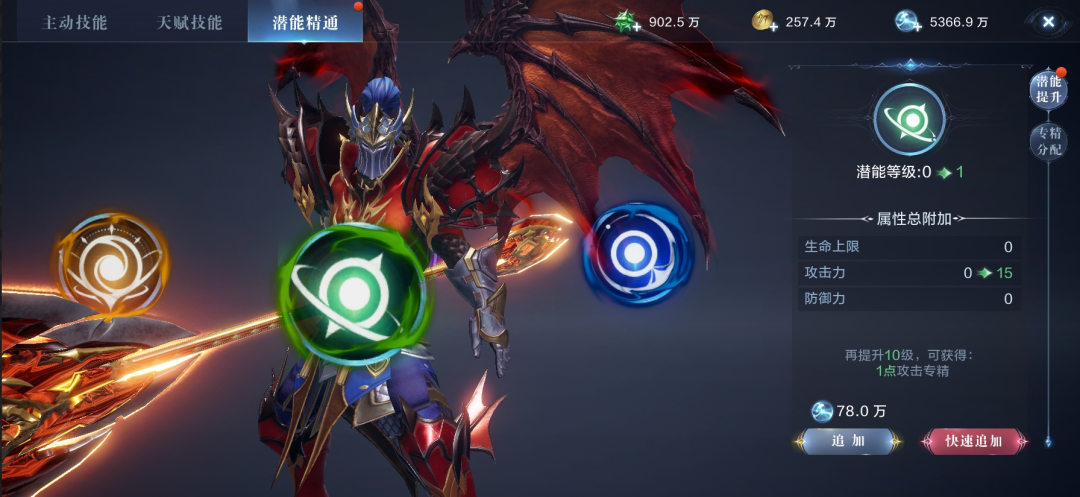The image size is (1080, 497).
Task: Click the 快速追加 button
Action: click(x=973, y=441)
